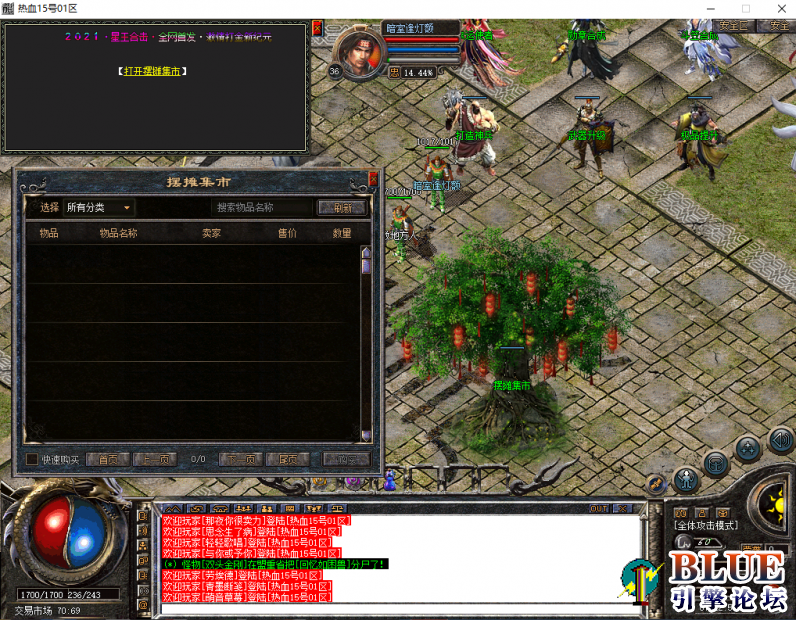Image resolution: width=796 pixels, height=620 pixels.
Task: Jump to last page with 尾页
Action: point(289,460)
